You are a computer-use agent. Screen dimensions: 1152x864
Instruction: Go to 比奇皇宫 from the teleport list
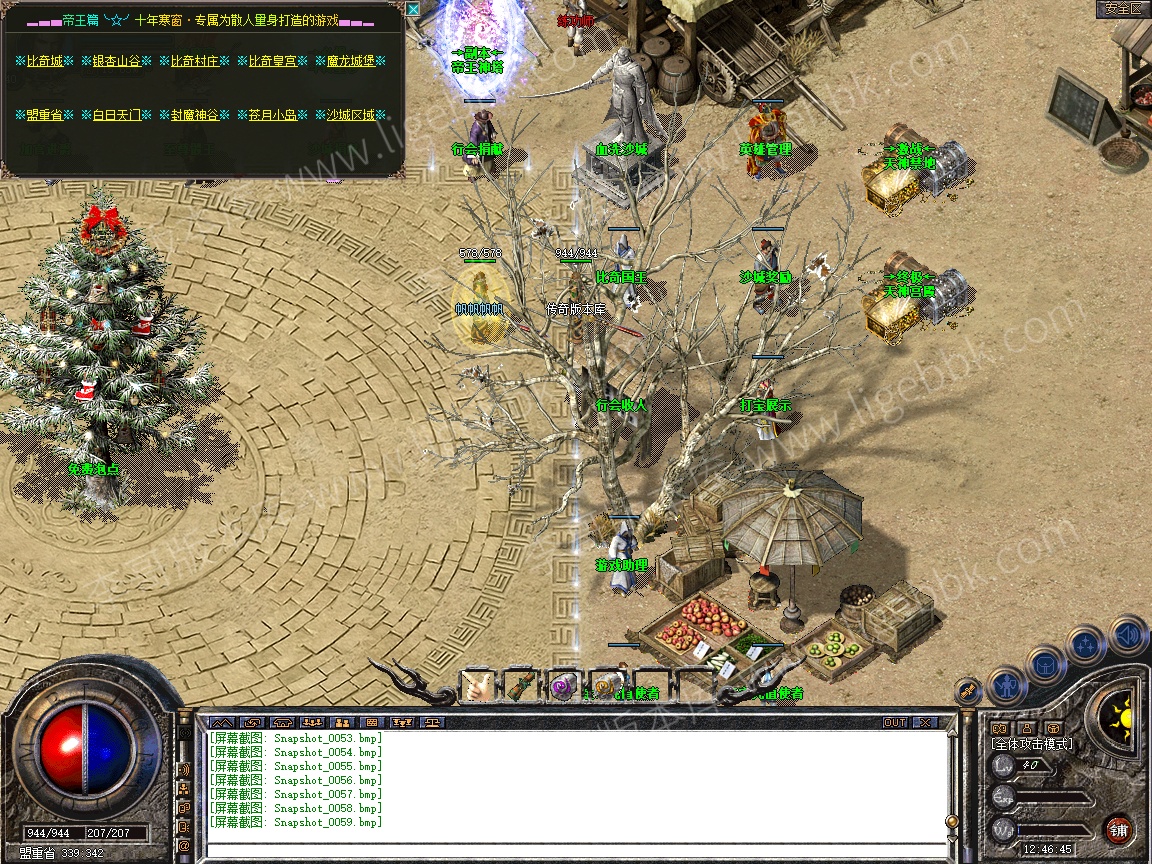coord(272,61)
